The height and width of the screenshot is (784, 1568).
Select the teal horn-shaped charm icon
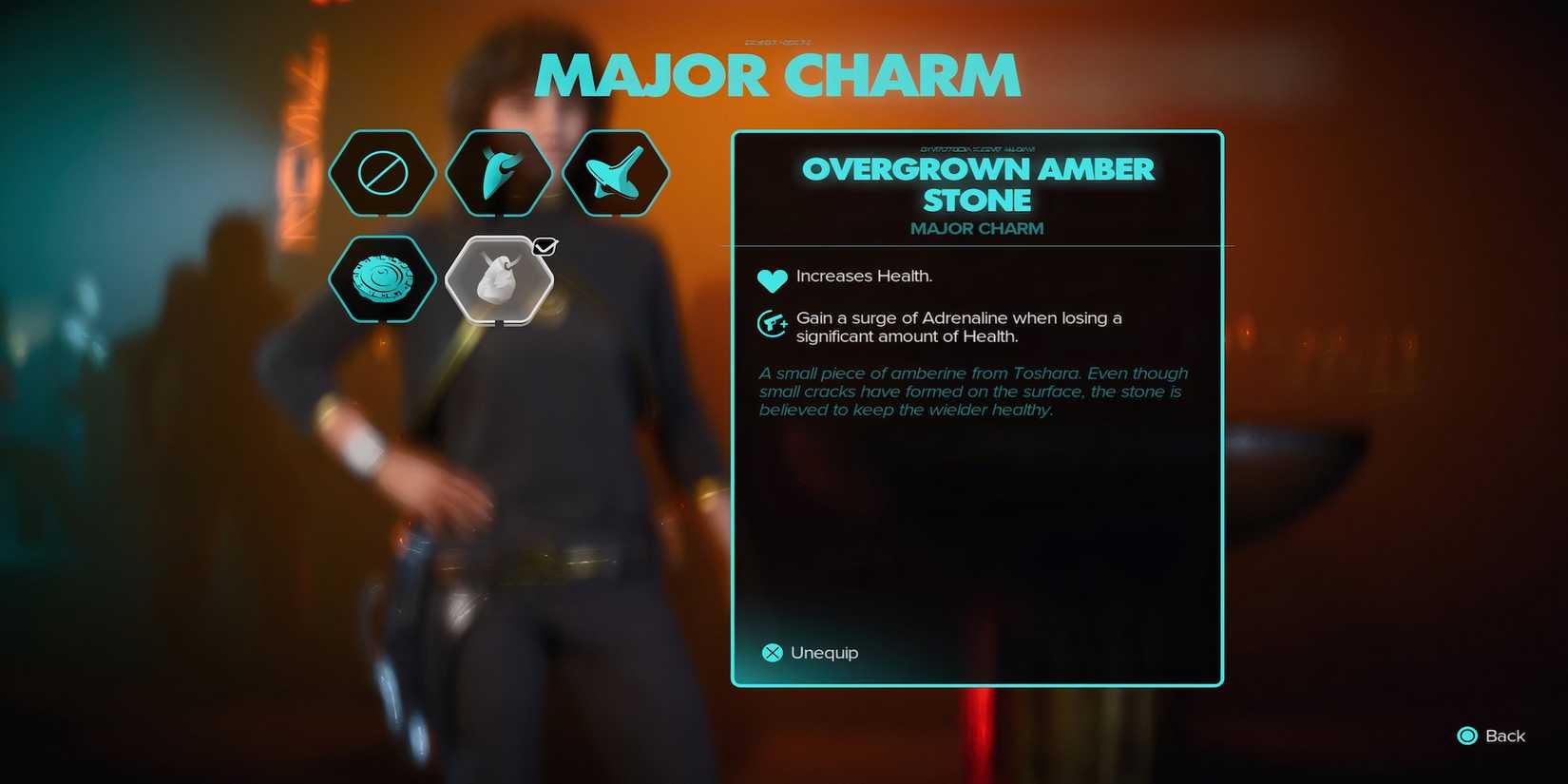pyautogui.click(x=501, y=172)
